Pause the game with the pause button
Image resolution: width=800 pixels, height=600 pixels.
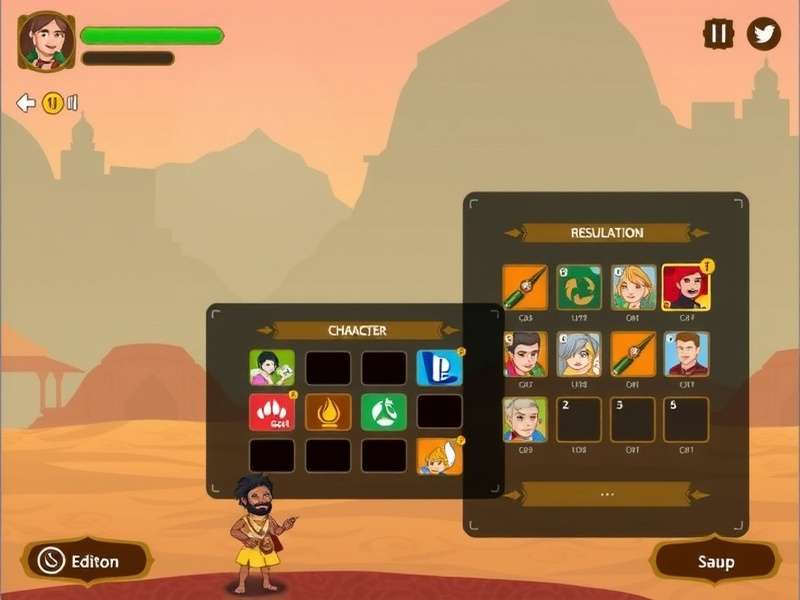point(718,34)
